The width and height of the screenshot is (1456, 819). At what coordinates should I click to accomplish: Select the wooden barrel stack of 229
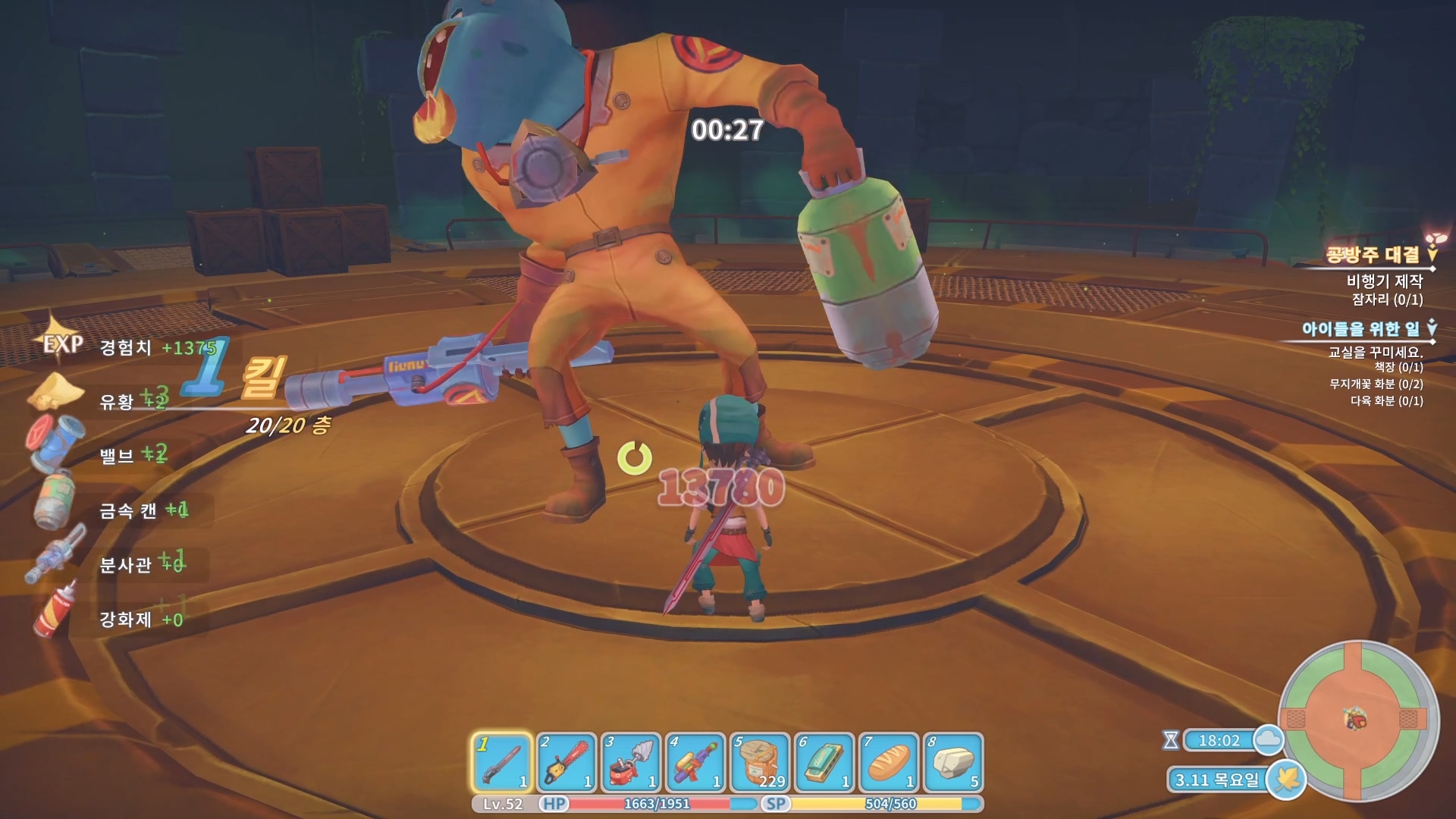[x=759, y=762]
